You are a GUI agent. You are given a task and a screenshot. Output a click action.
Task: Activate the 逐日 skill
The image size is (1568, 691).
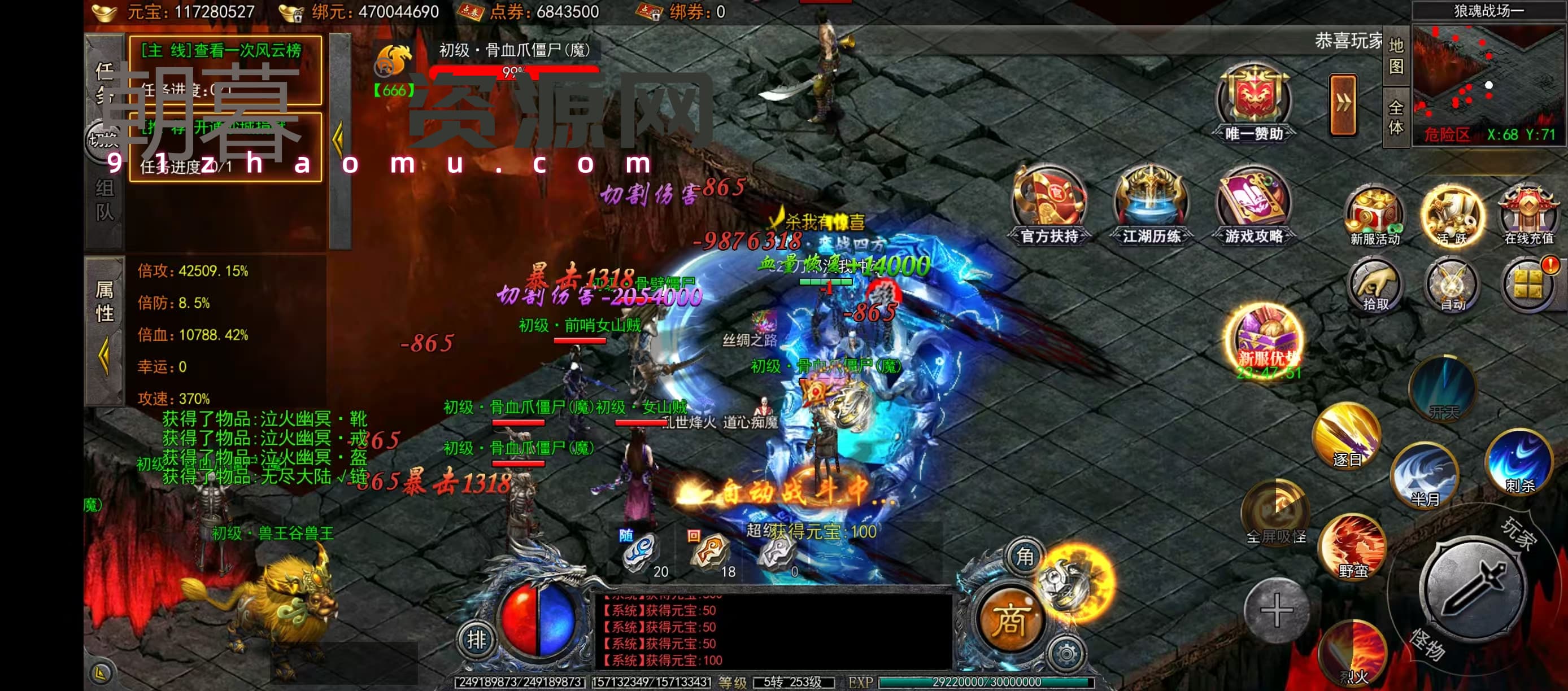pyautogui.click(x=1347, y=435)
